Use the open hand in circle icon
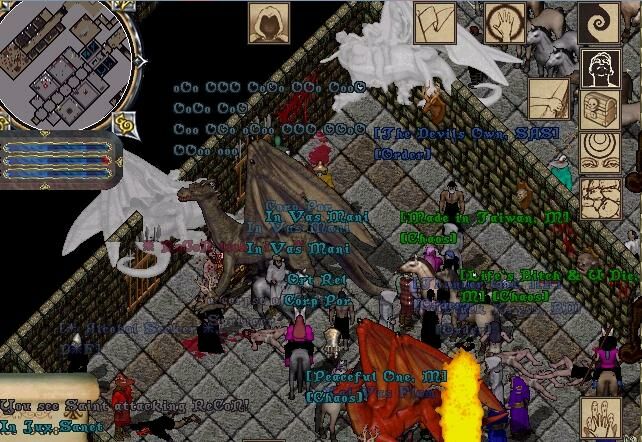 504,22
